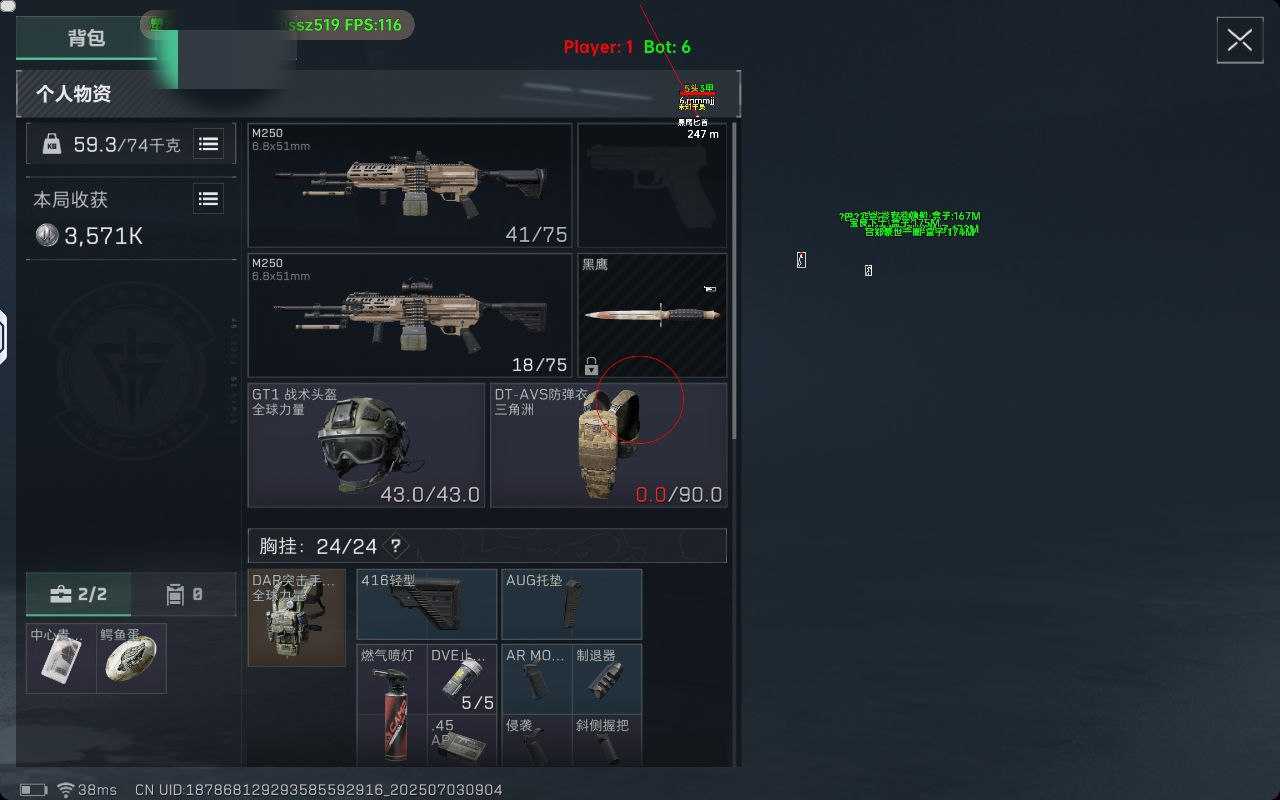This screenshot has height=800, width=1280.
Task: Open the list button beside 本局收获
Action: tap(208, 200)
